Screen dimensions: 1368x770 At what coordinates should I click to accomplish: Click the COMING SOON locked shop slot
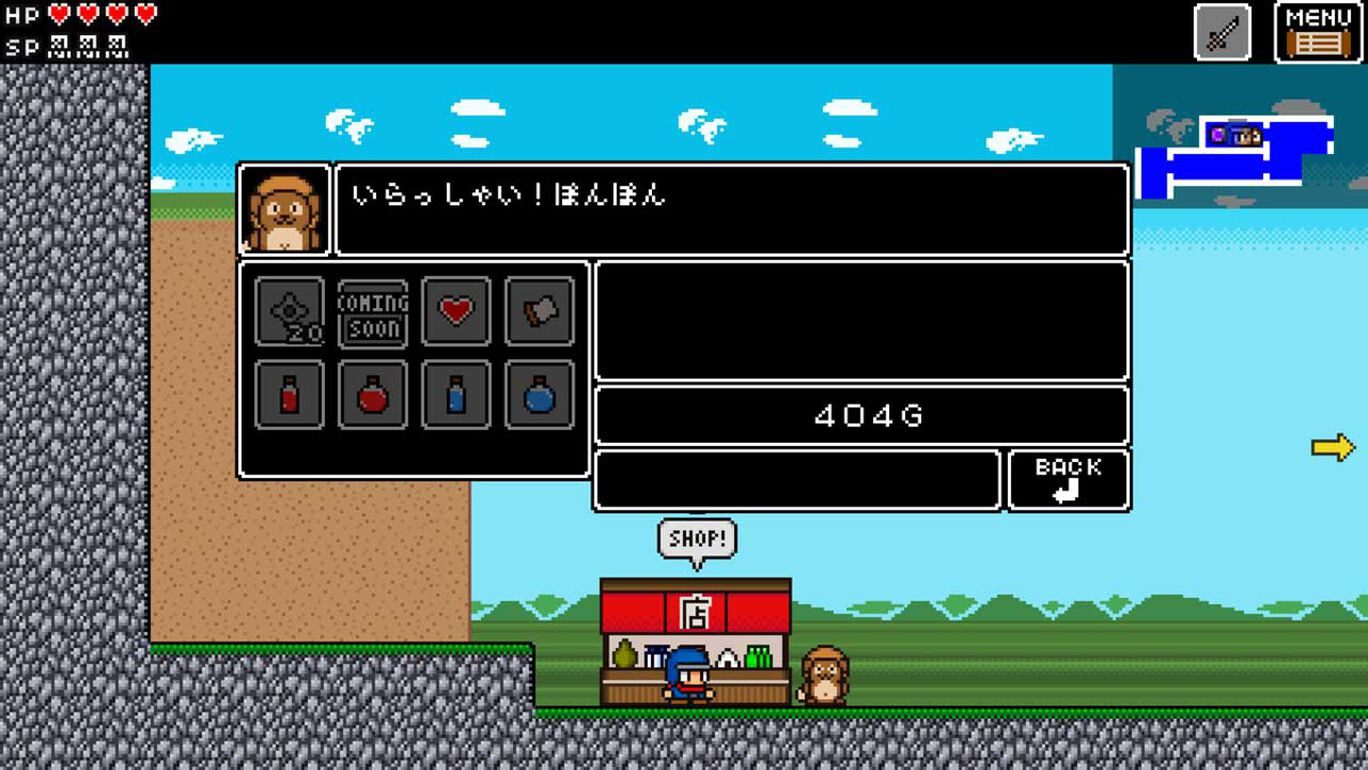[372, 313]
